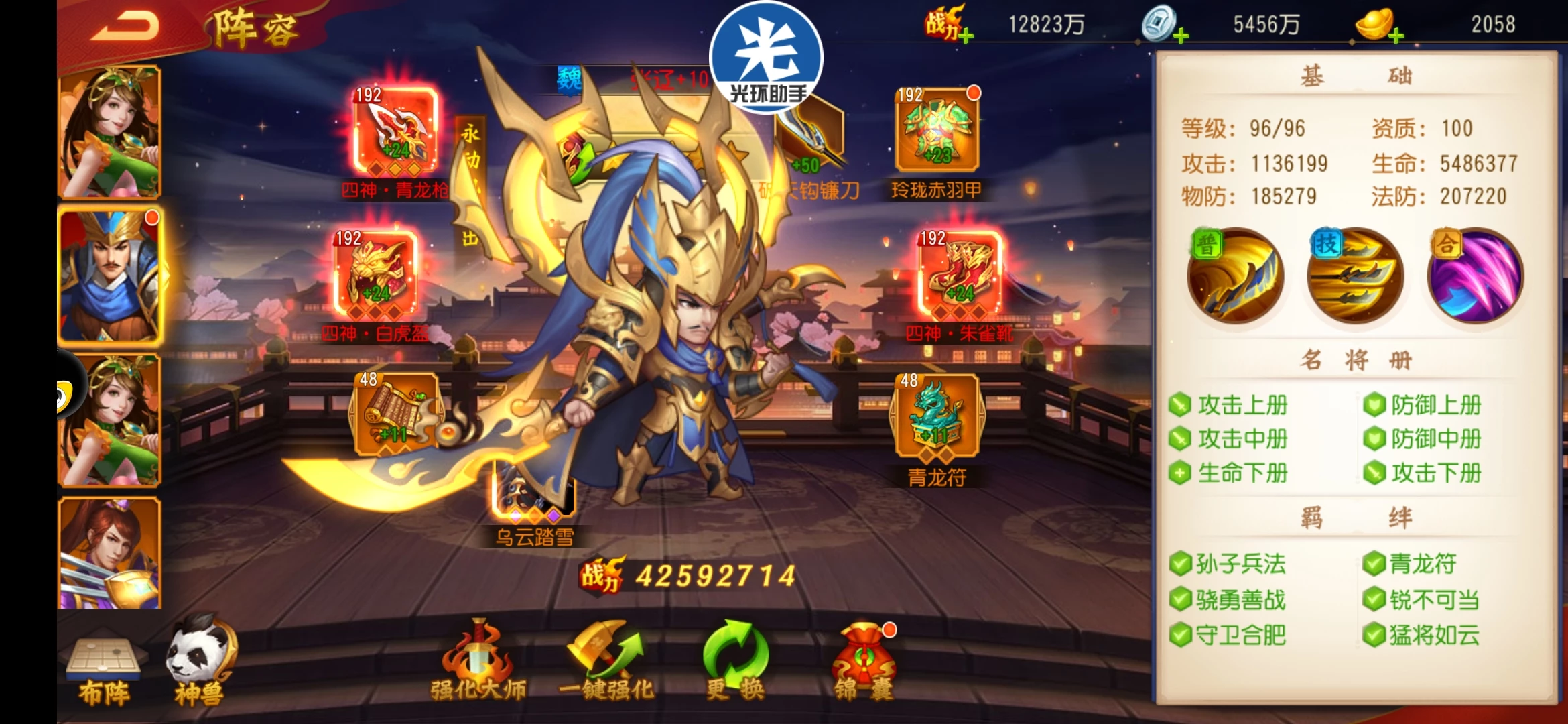The width and height of the screenshot is (1568, 724).
Task: Select the 四神·白虎盔 helmet slot
Action: pyautogui.click(x=376, y=275)
